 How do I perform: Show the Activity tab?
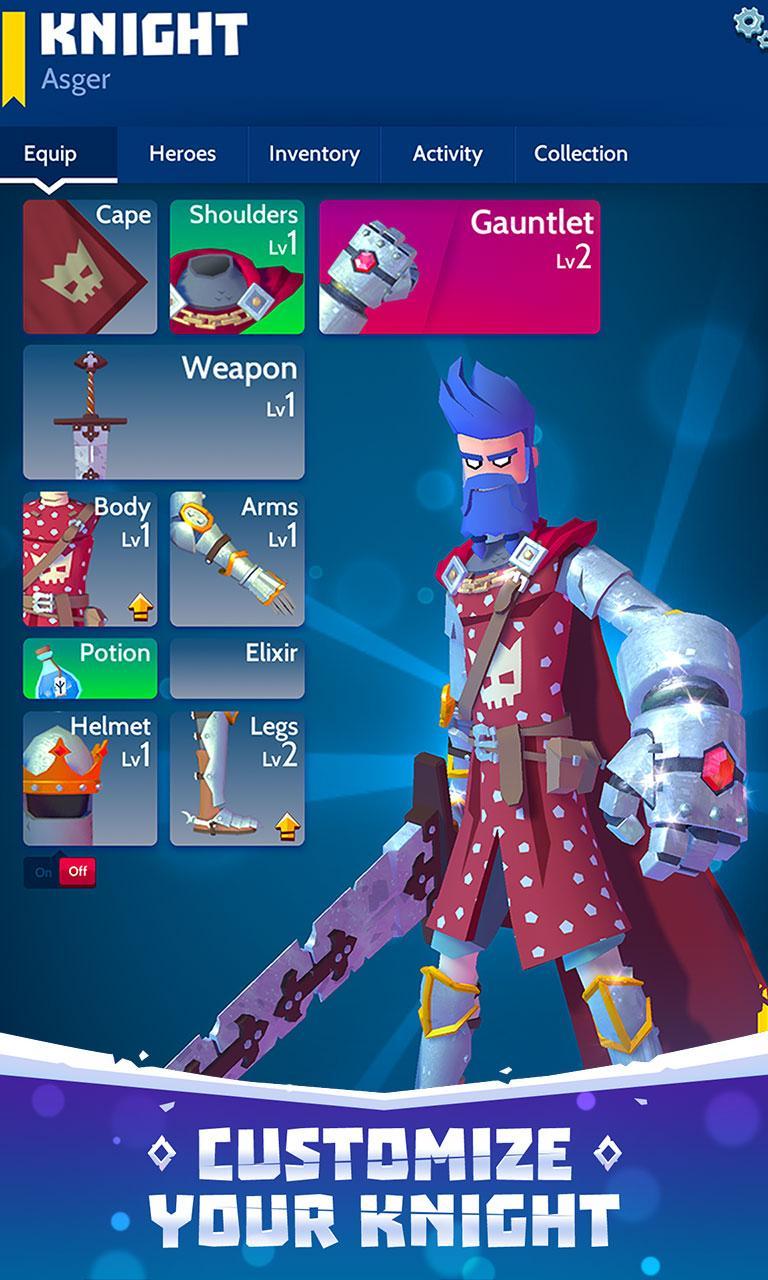click(x=447, y=154)
